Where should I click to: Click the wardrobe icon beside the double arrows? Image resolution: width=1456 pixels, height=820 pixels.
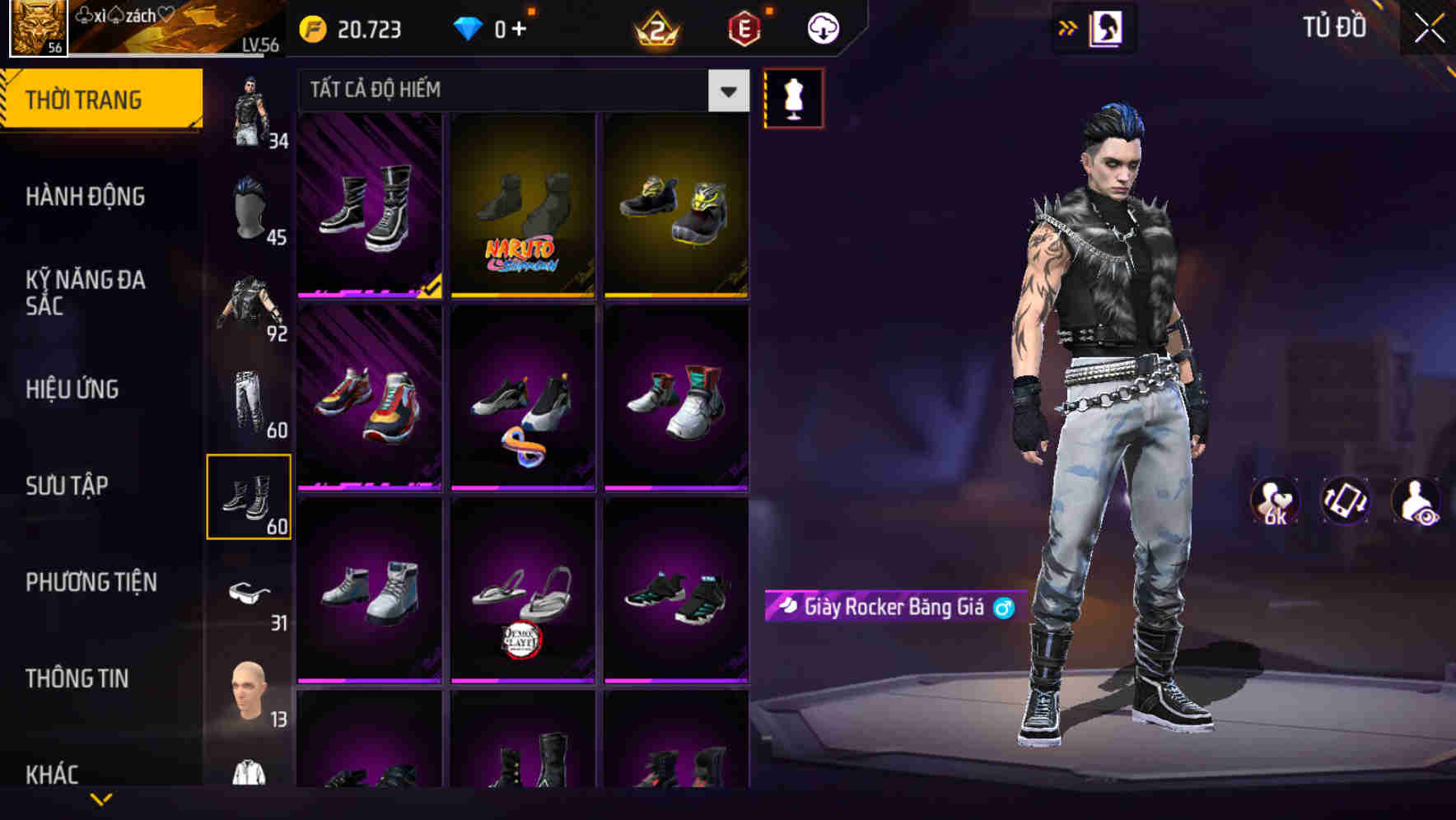[1104, 26]
